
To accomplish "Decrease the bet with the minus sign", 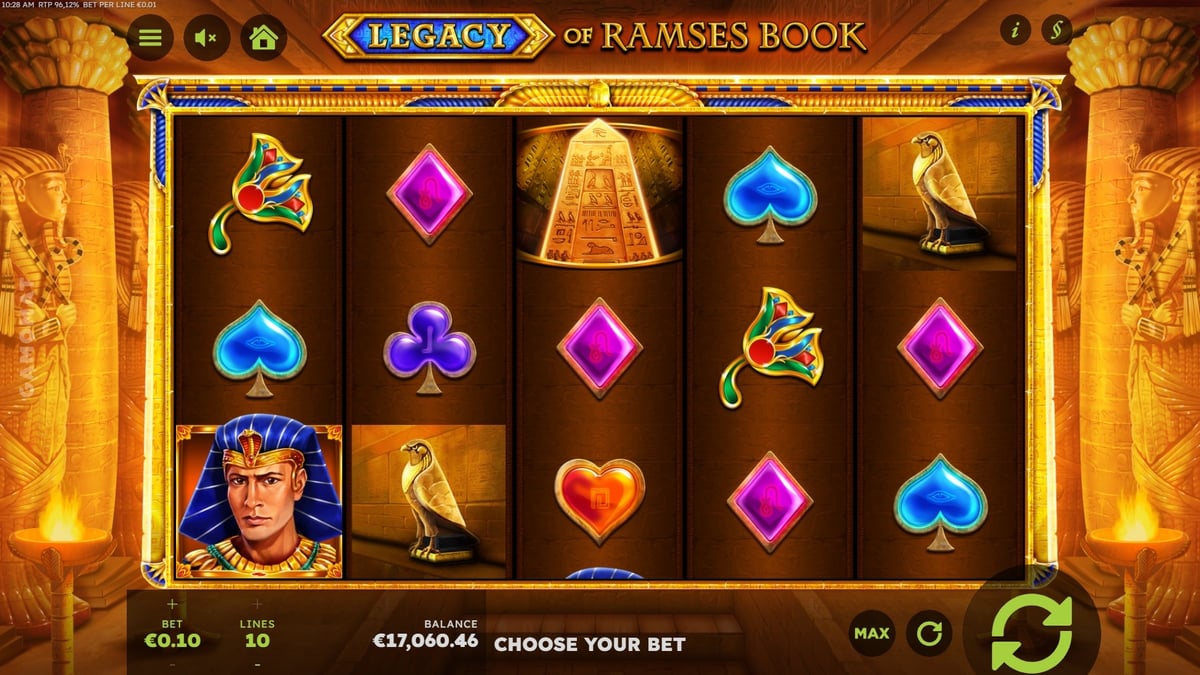I will click(x=172, y=664).
